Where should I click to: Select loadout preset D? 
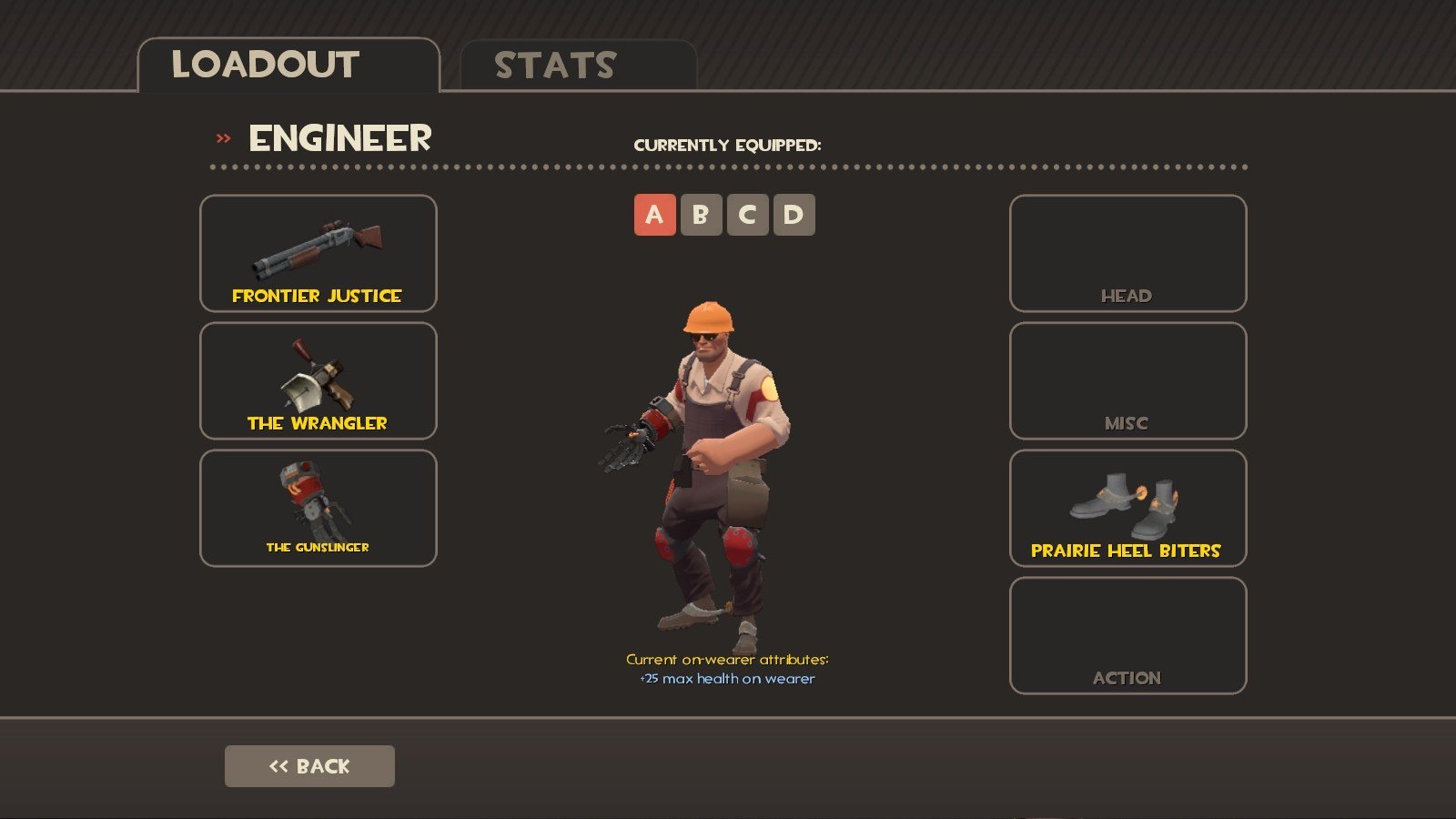pyautogui.click(x=794, y=215)
